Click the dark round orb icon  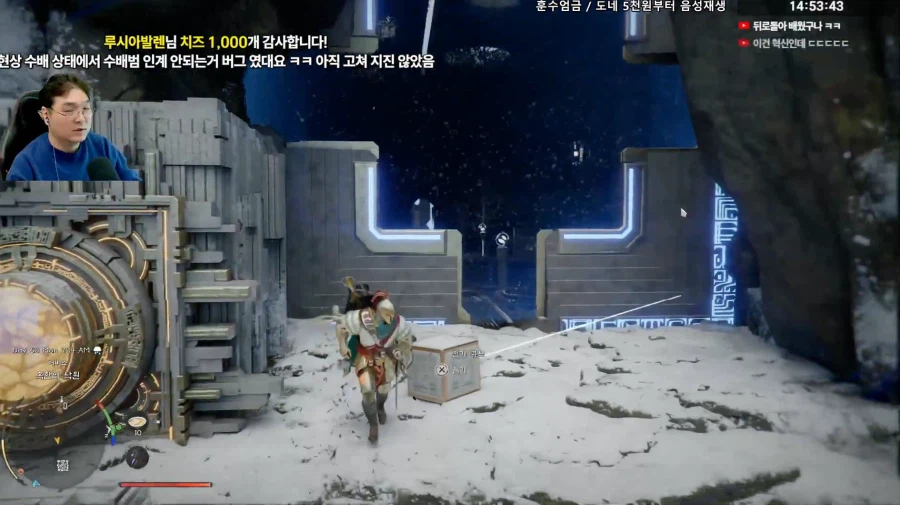click(137, 457)
